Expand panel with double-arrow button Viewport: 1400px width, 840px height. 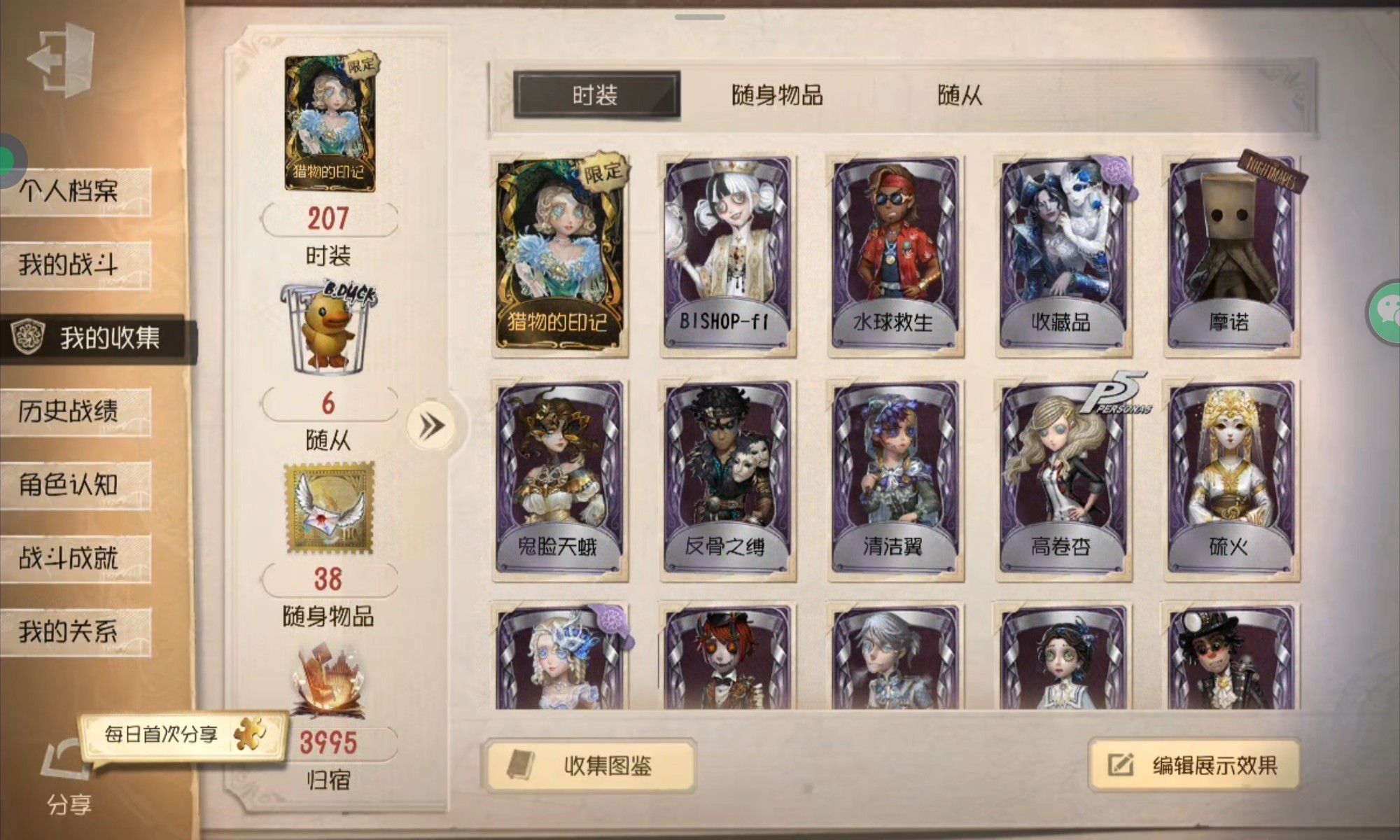click(431, 426)
